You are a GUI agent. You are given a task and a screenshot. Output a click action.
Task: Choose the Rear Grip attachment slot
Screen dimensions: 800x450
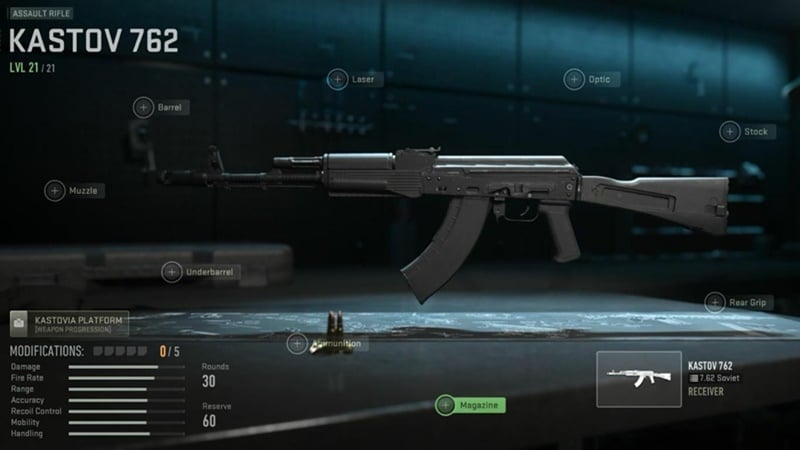pos(716,302)
